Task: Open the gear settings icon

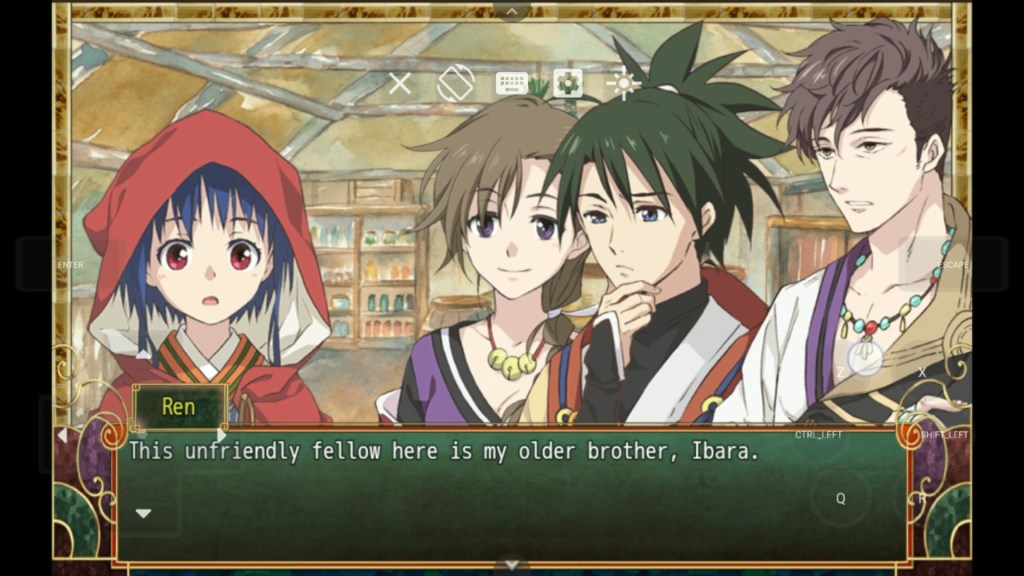Action: pyautogui.click(x=568, y=84)
